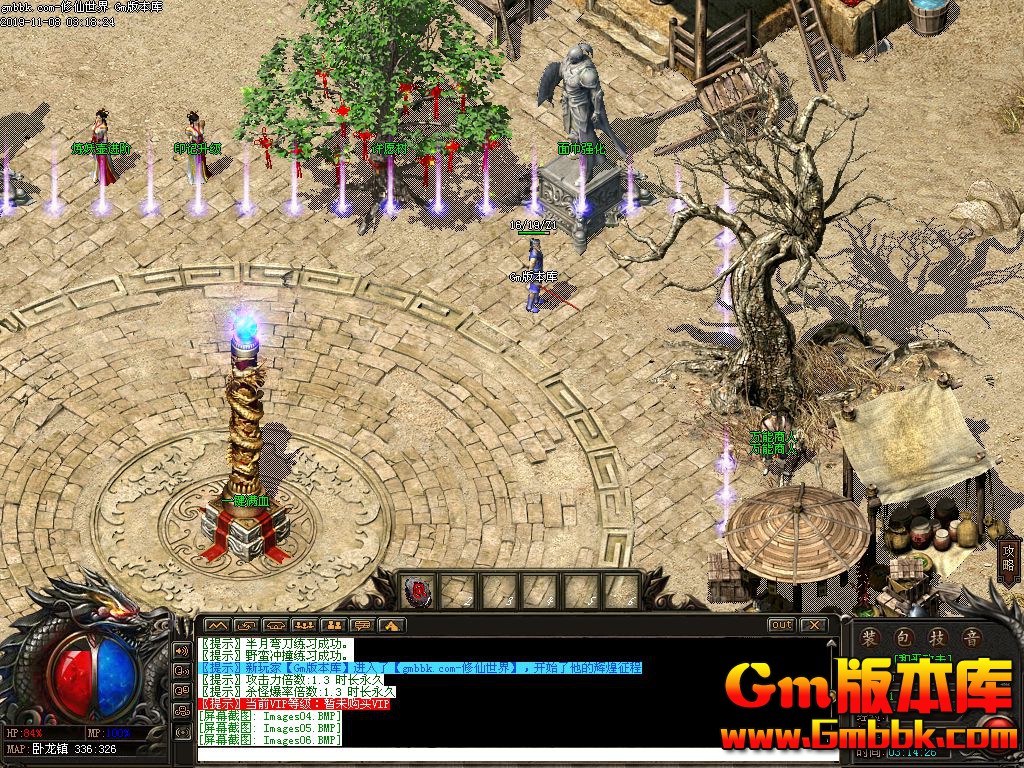Click the warning triangle toolbar button
1024x768 pixels.
pos(391,625)
